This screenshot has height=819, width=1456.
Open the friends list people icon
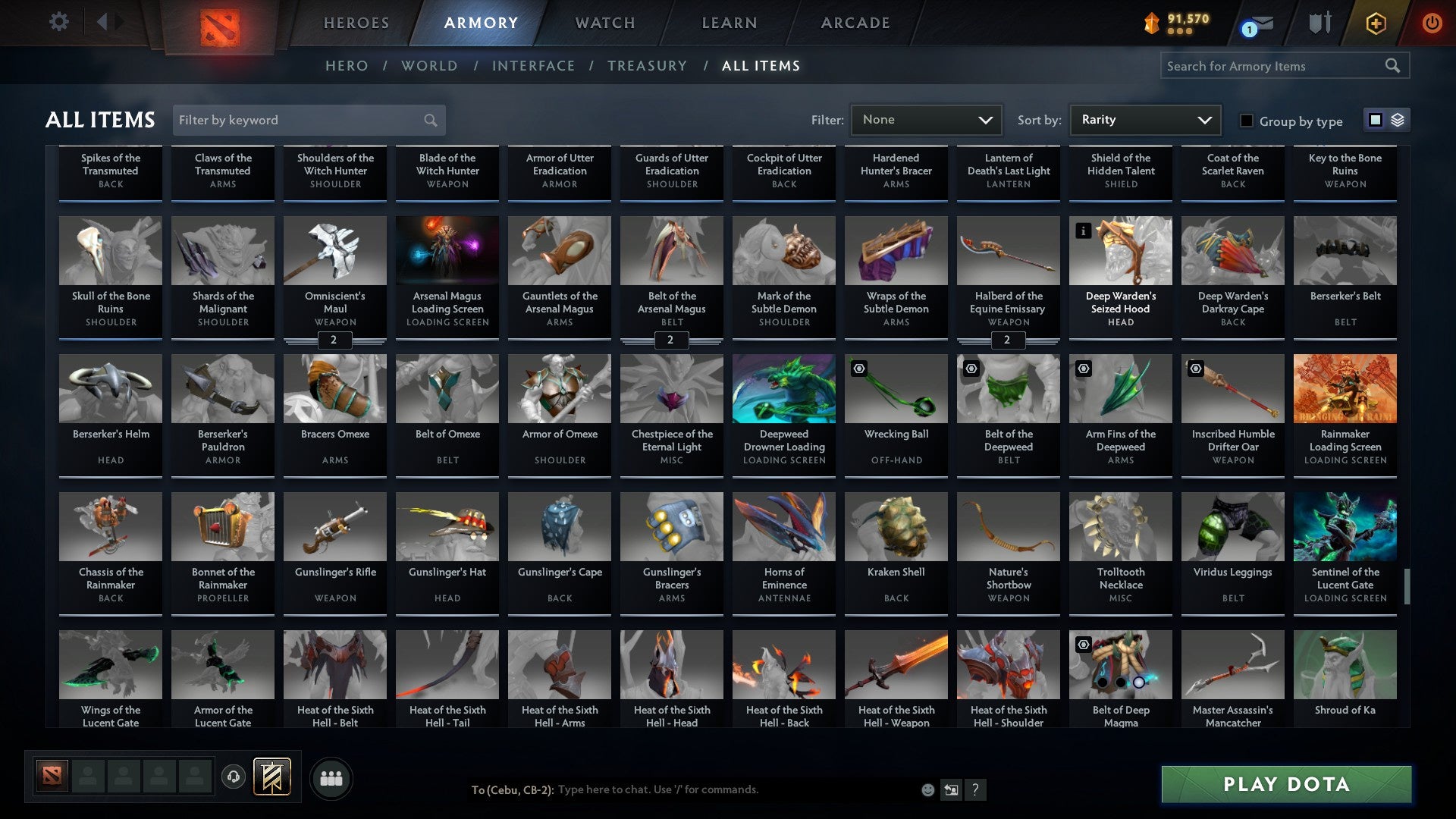330,777
